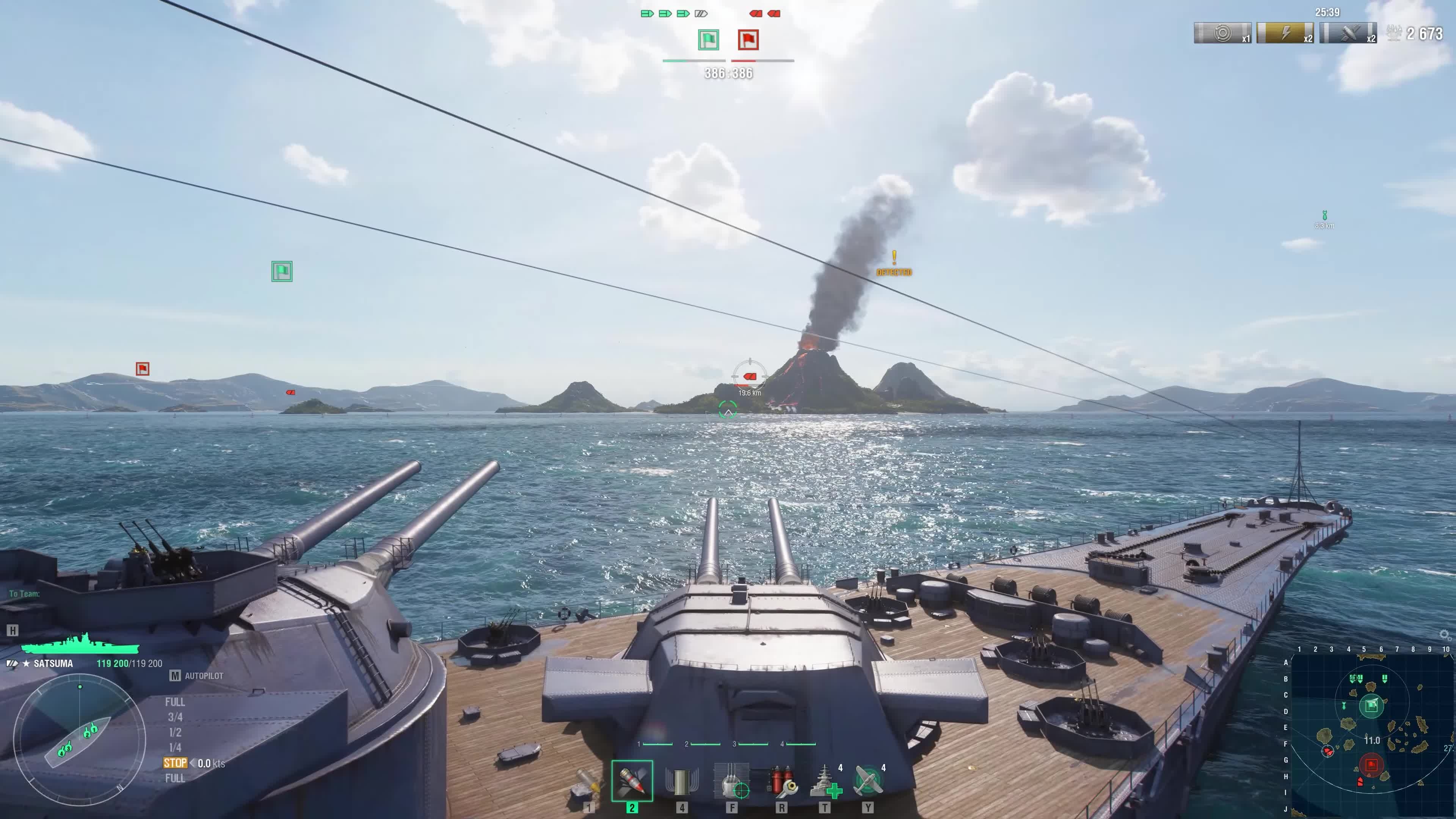Screen dimensions: 1456x819
Task: Set engine telegraph to STOP
Action: click(x=175, y=763)
